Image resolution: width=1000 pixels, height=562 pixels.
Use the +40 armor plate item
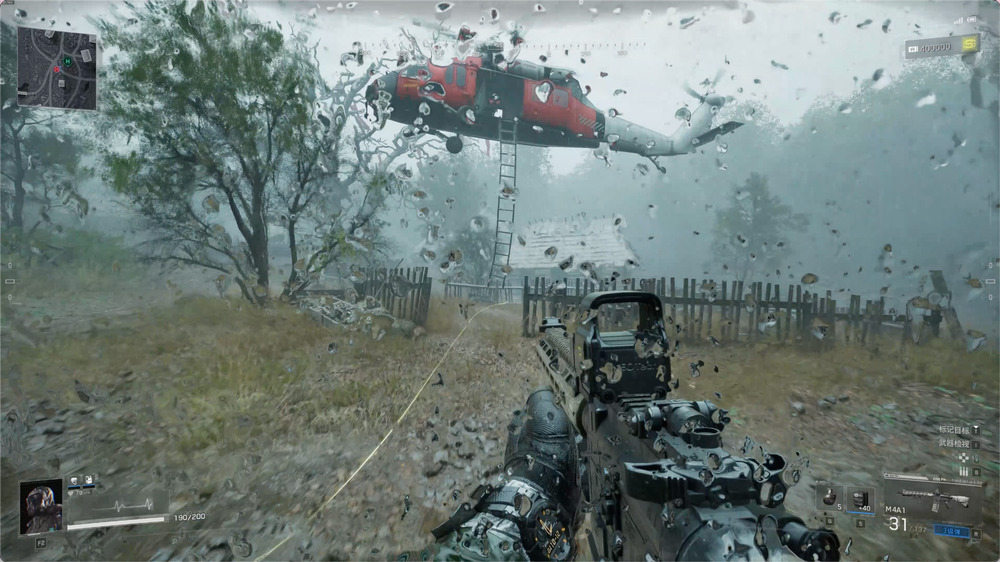(x=860, y=500)
